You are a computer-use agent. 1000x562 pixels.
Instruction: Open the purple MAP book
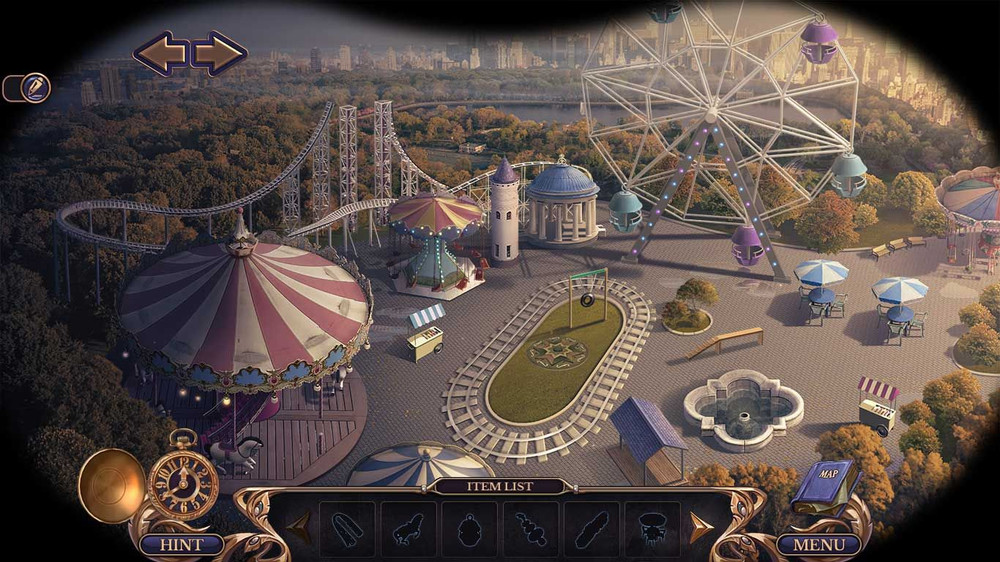pos(825,483)
